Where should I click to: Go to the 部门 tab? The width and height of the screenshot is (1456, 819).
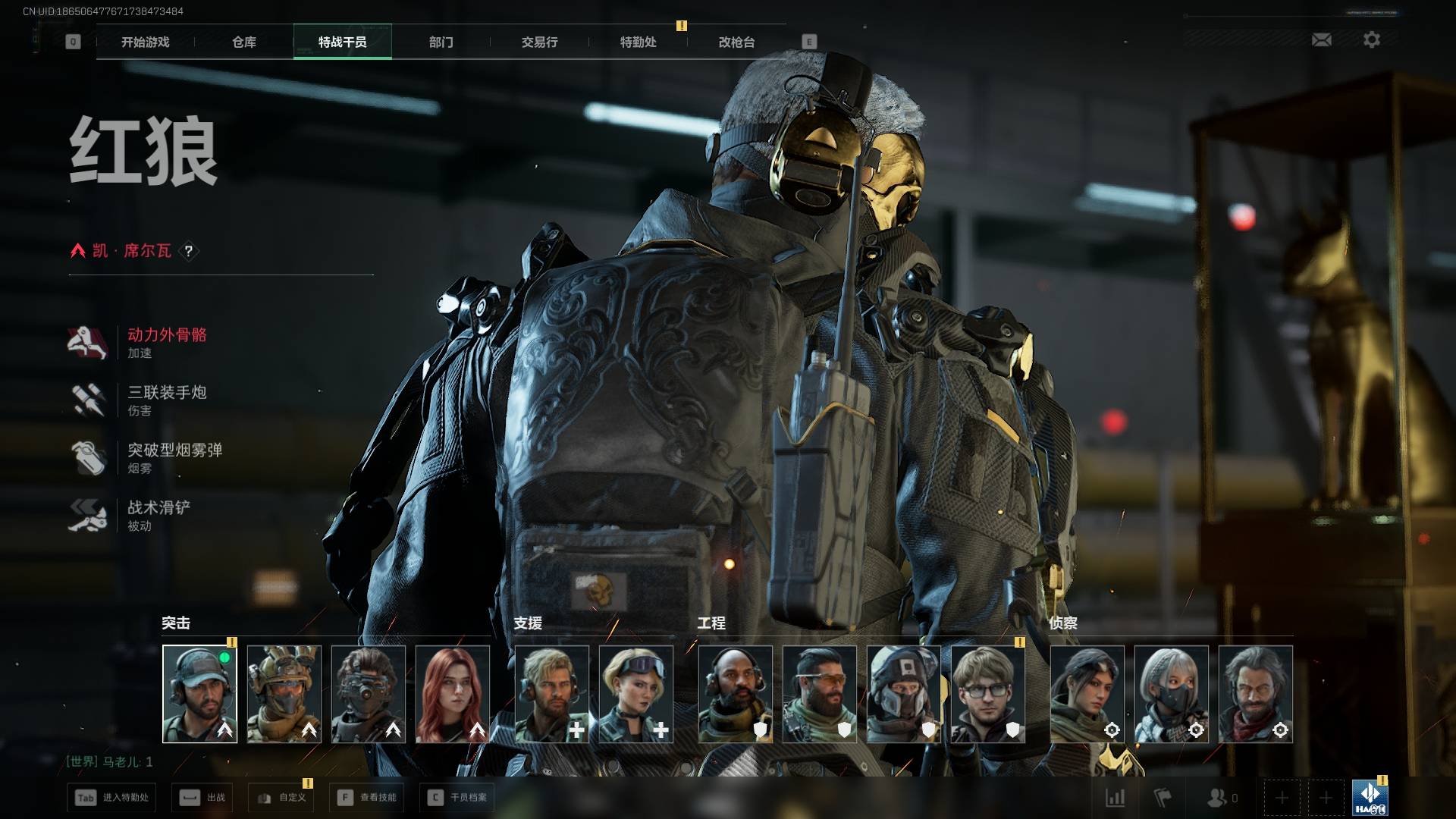click(x=441, y=42)
